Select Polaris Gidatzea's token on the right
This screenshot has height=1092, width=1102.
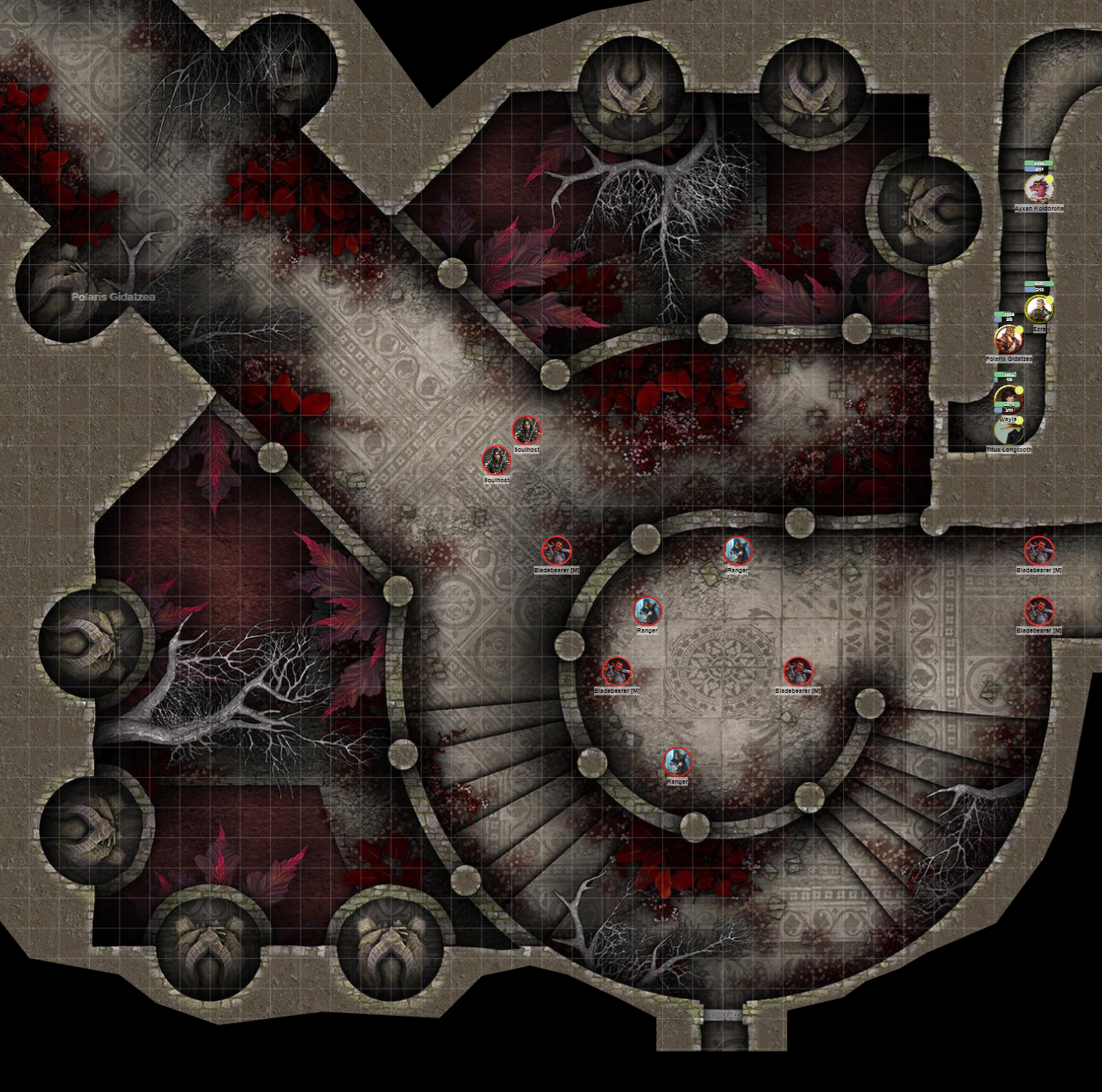point(1009,340)
